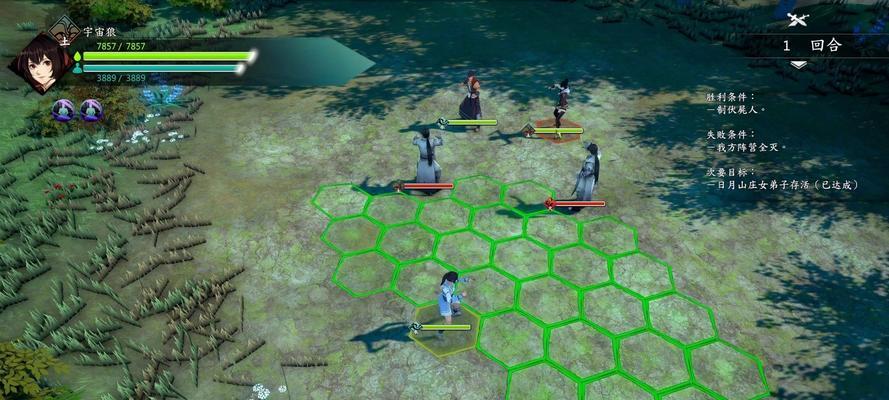Expand the down arrow below the round counter
This screenshot has width=889, height=400.
coord(798,64)
